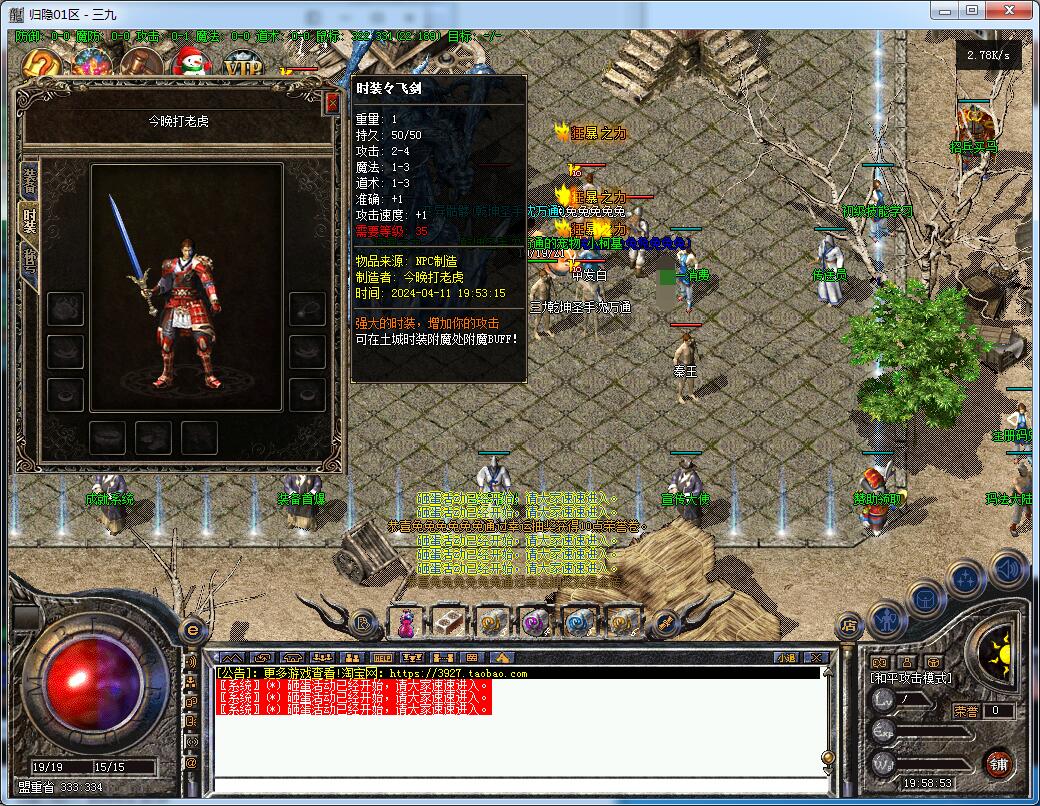Screen dimensions: 1040x806
Task: Toggle sound with the speaker button
Action: click(1008, 569)
